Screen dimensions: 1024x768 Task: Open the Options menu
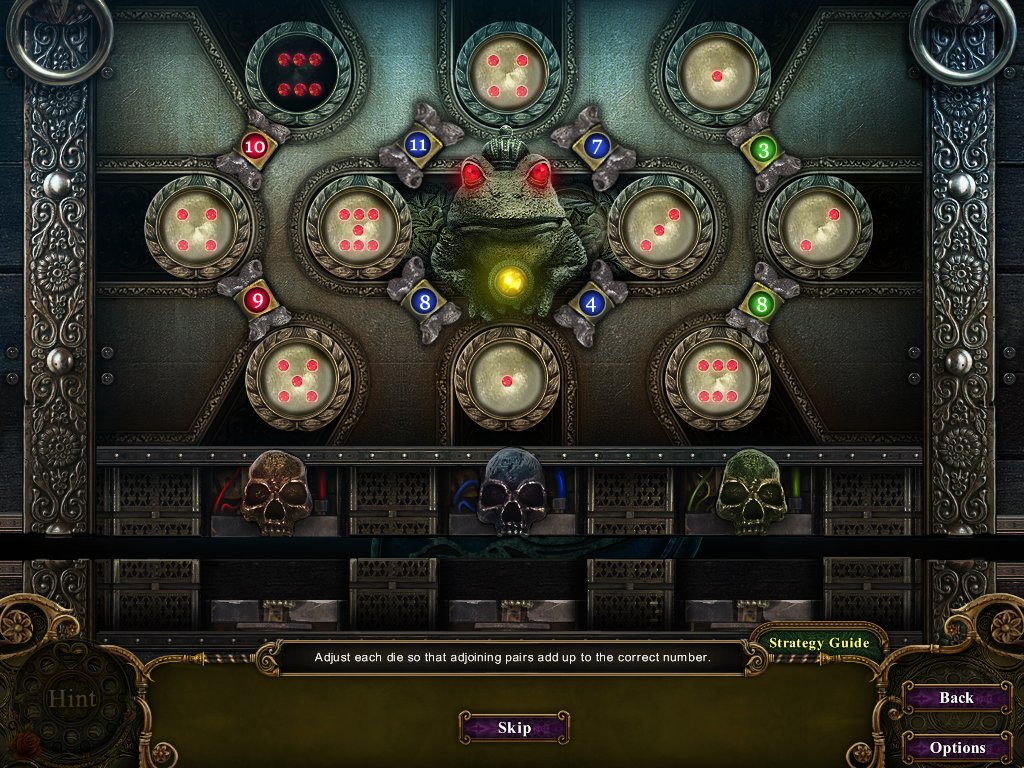956,747
